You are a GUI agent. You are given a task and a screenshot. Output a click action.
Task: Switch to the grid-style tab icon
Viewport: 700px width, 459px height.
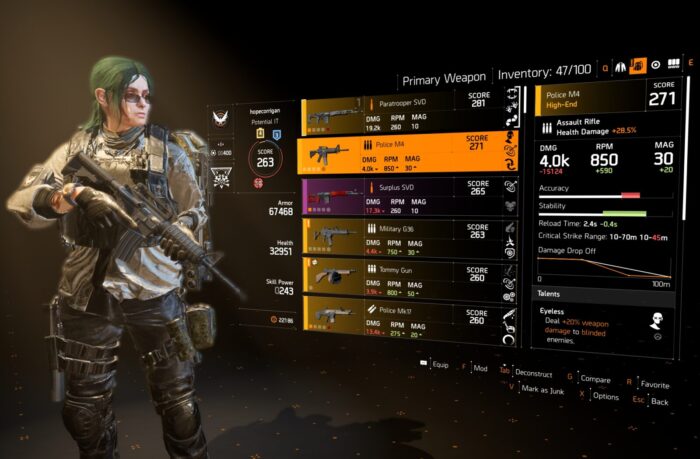[673, 65]
